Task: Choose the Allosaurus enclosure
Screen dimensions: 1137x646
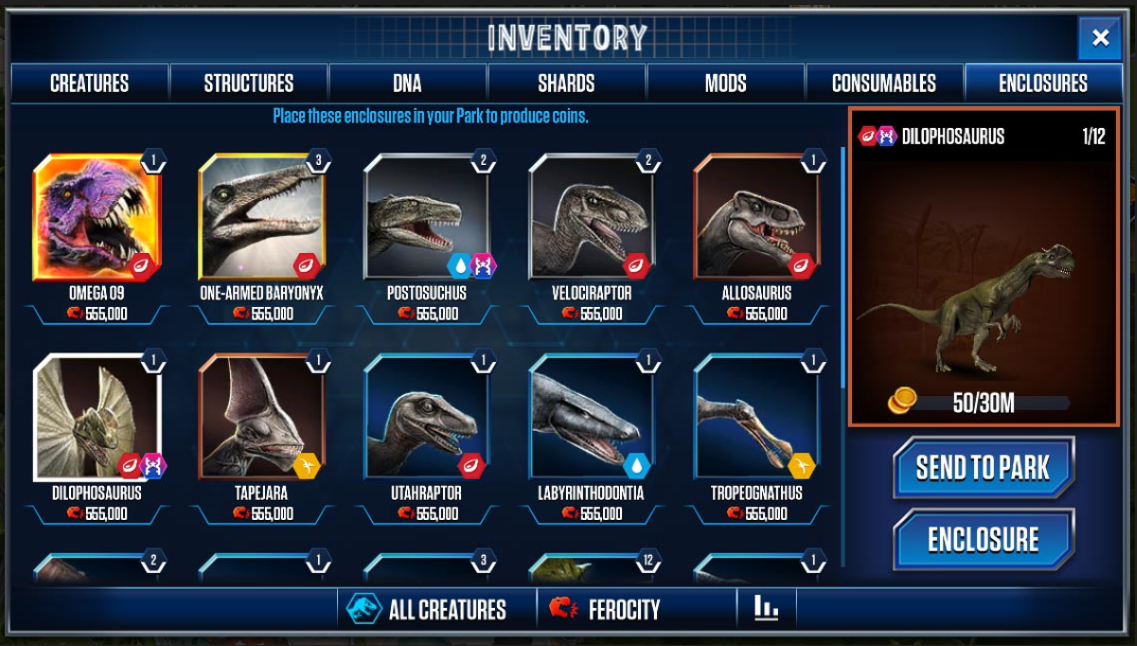Action: (x=757, y=218)
